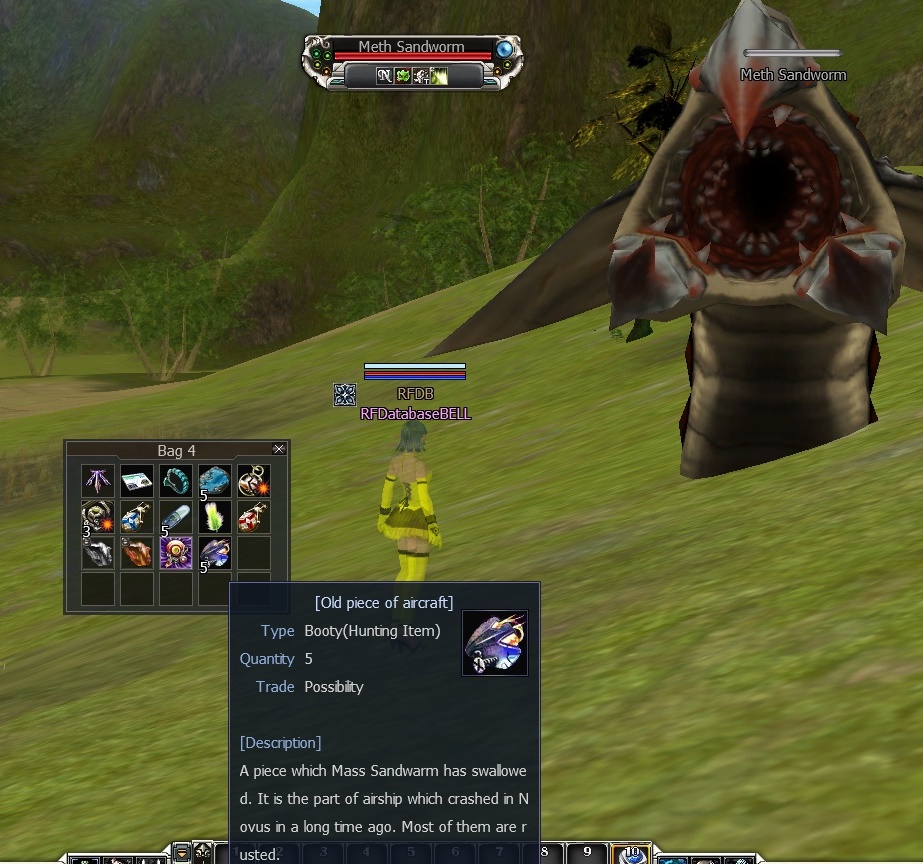
Task: Click the N status icon on target frame
Action: coord(384,76)
